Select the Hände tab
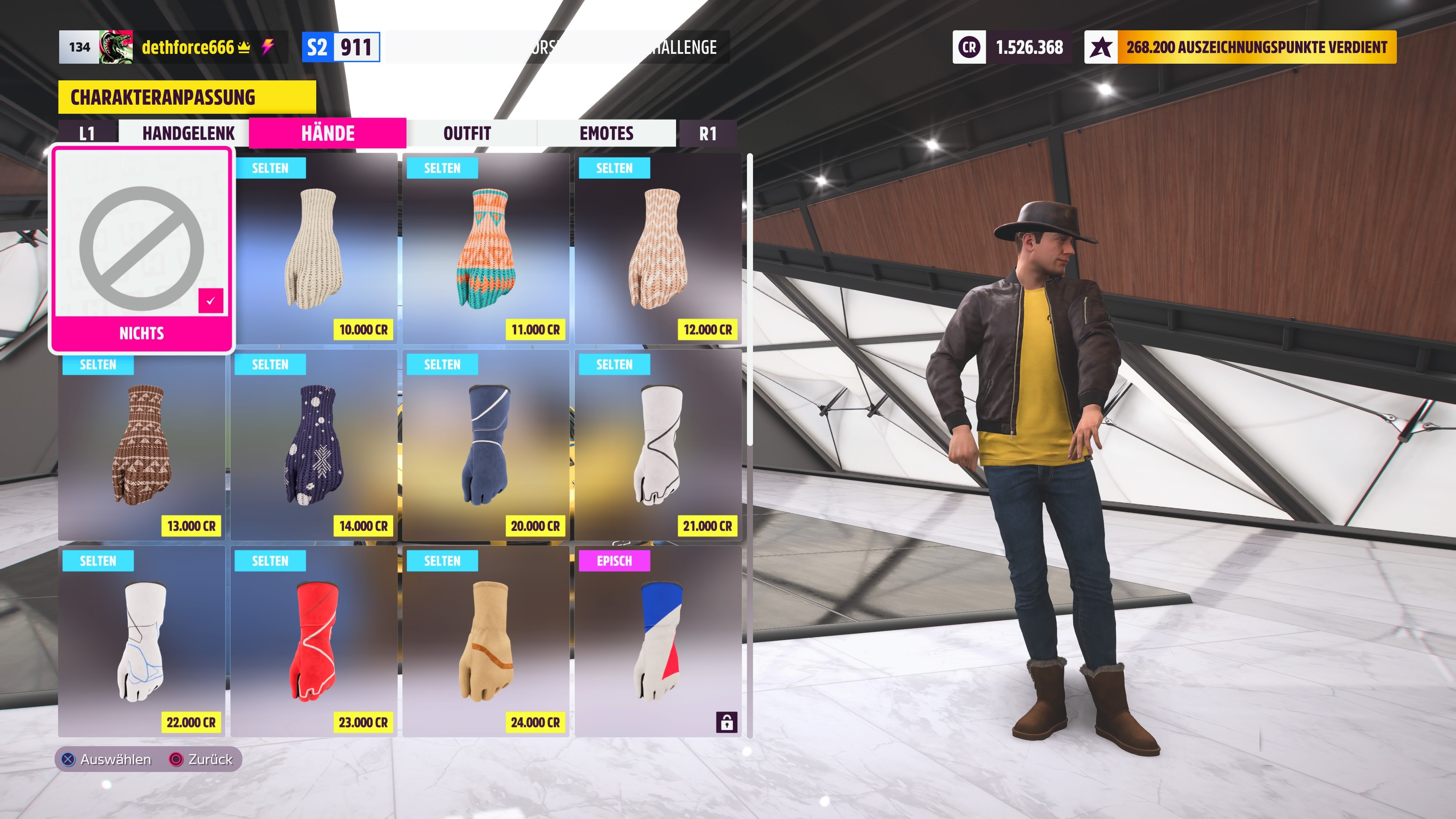The width and height of the screenshot is (1456, 819). tap(328, 133)
